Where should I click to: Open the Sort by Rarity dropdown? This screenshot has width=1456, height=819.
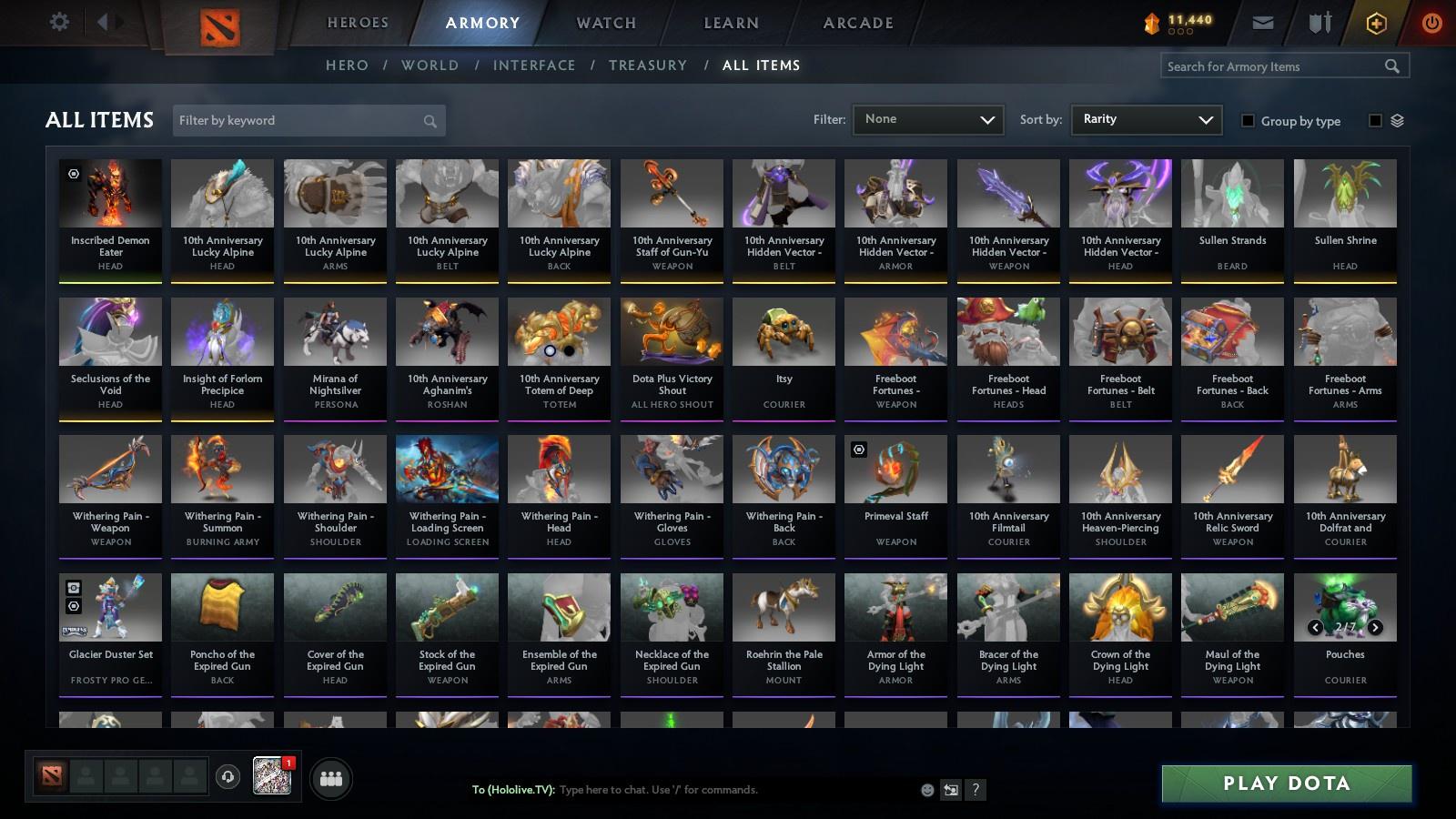coord(1146,119)
